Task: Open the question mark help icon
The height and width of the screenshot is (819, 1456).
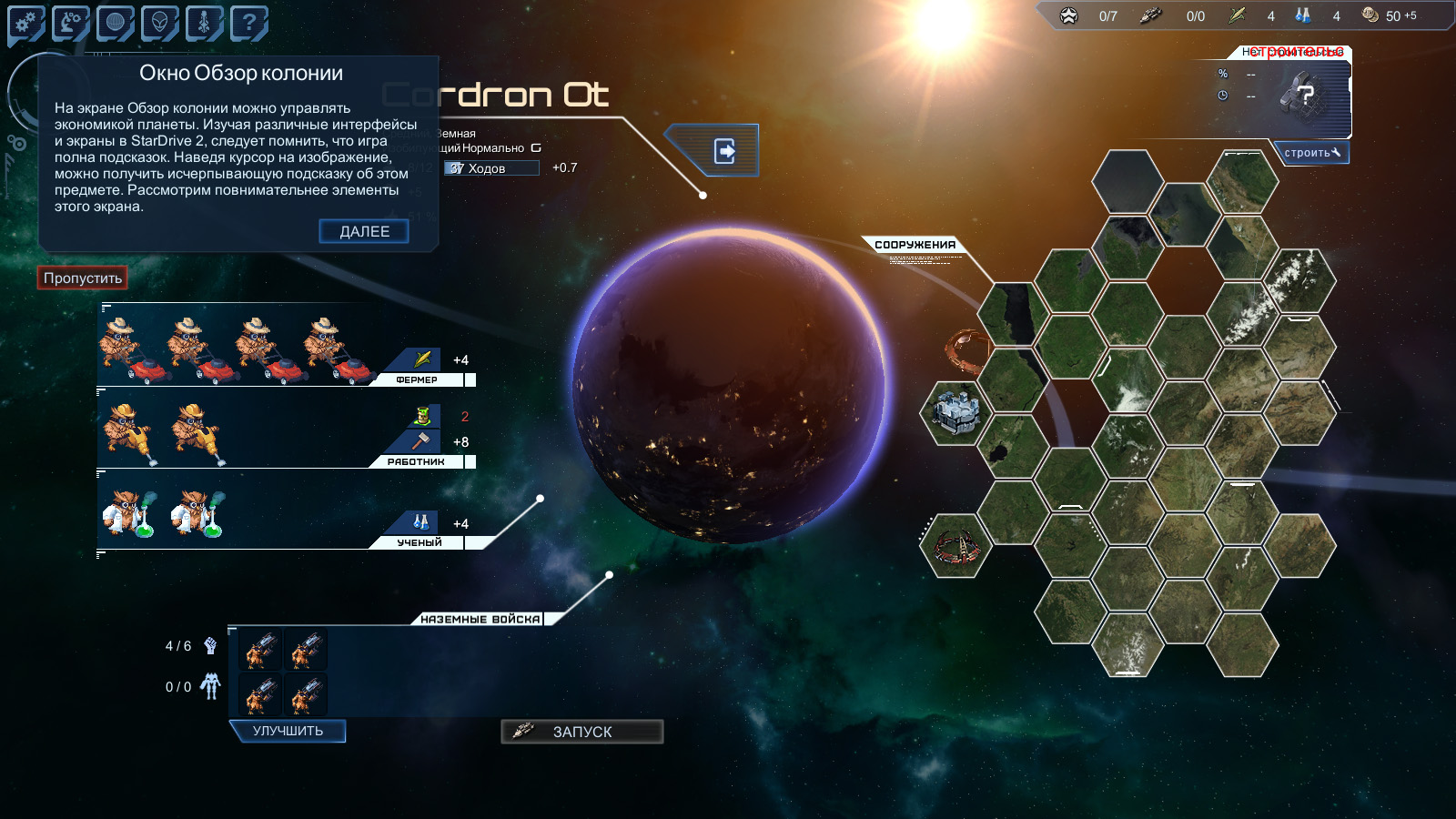Action: [x=248, y=23]
